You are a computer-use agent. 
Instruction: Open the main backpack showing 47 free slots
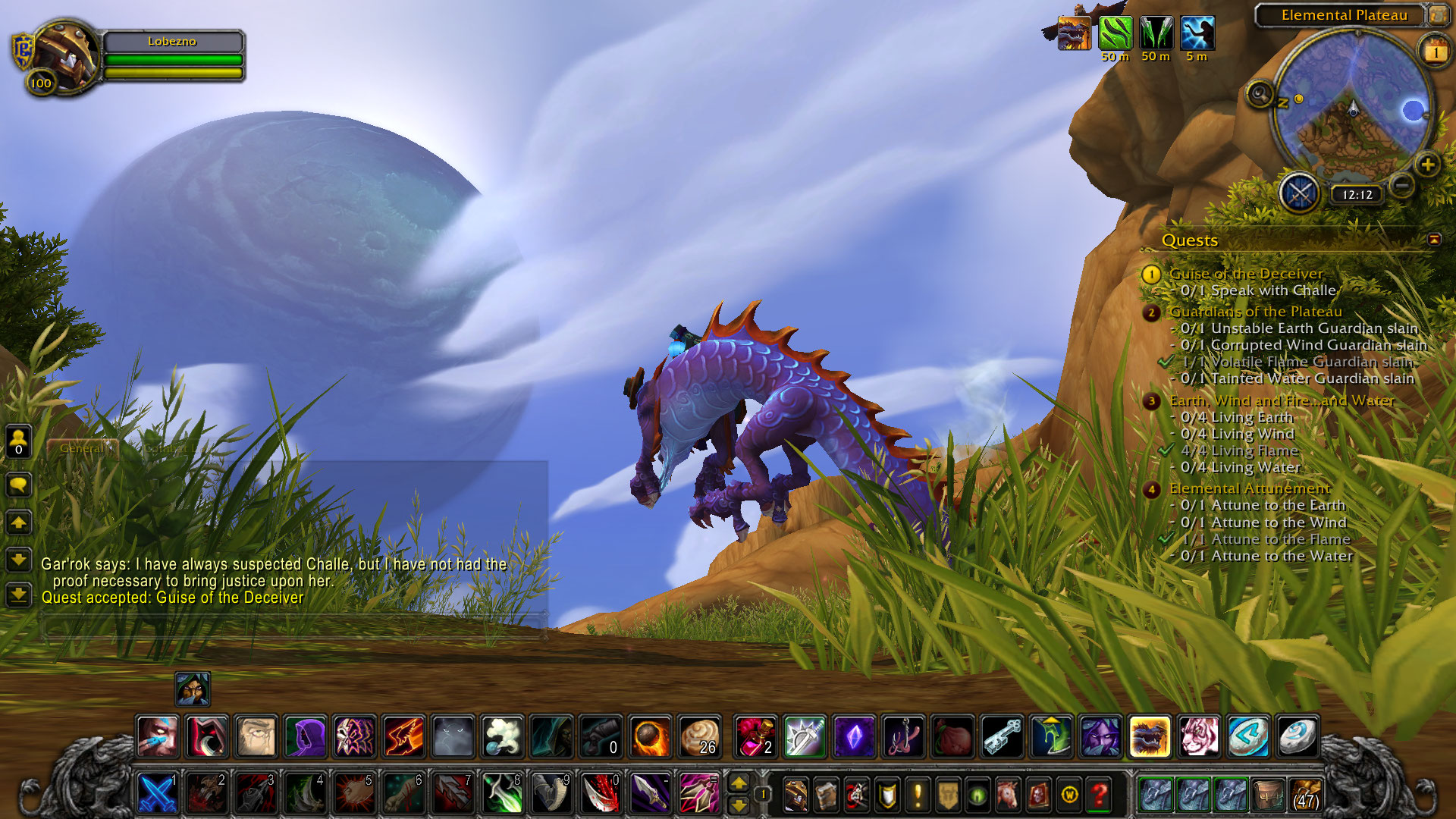click(x=1305, y=794)
